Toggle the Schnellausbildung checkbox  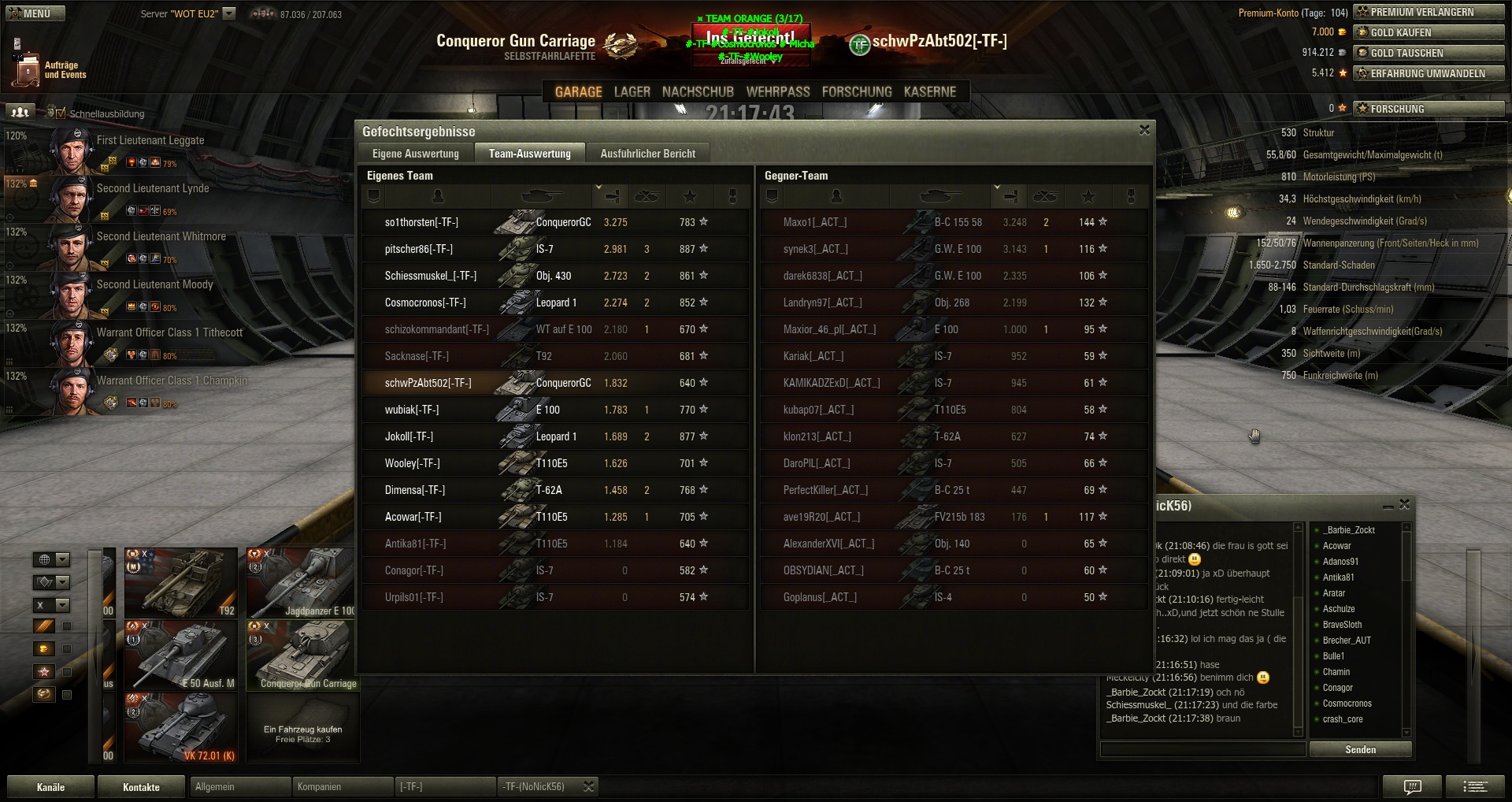point(61,113)
